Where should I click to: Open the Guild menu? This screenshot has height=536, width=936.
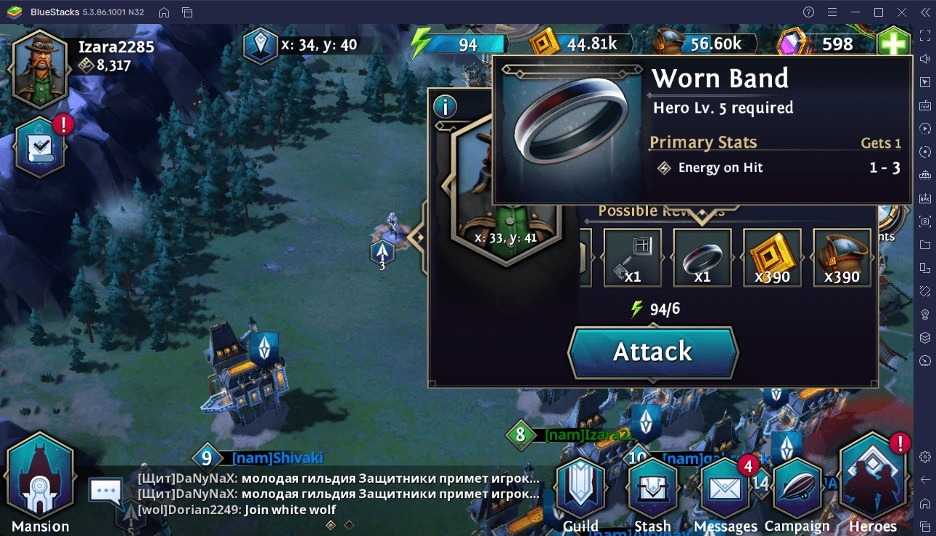(580, 491)
